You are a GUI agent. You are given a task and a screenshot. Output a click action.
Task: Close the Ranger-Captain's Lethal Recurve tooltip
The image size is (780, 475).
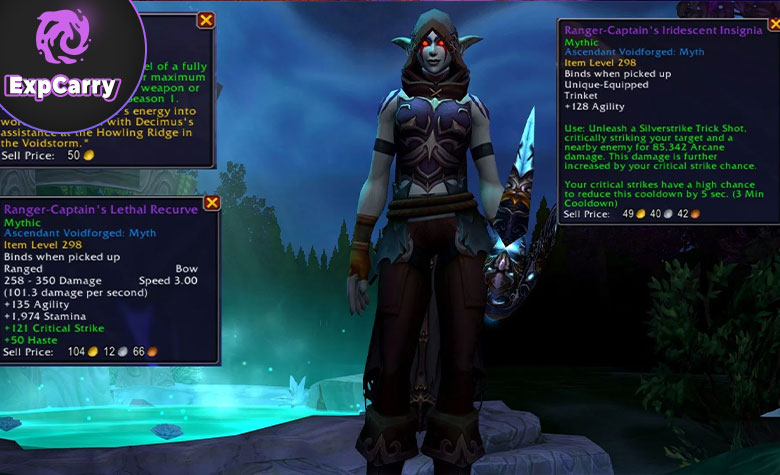tap(211, 203)
